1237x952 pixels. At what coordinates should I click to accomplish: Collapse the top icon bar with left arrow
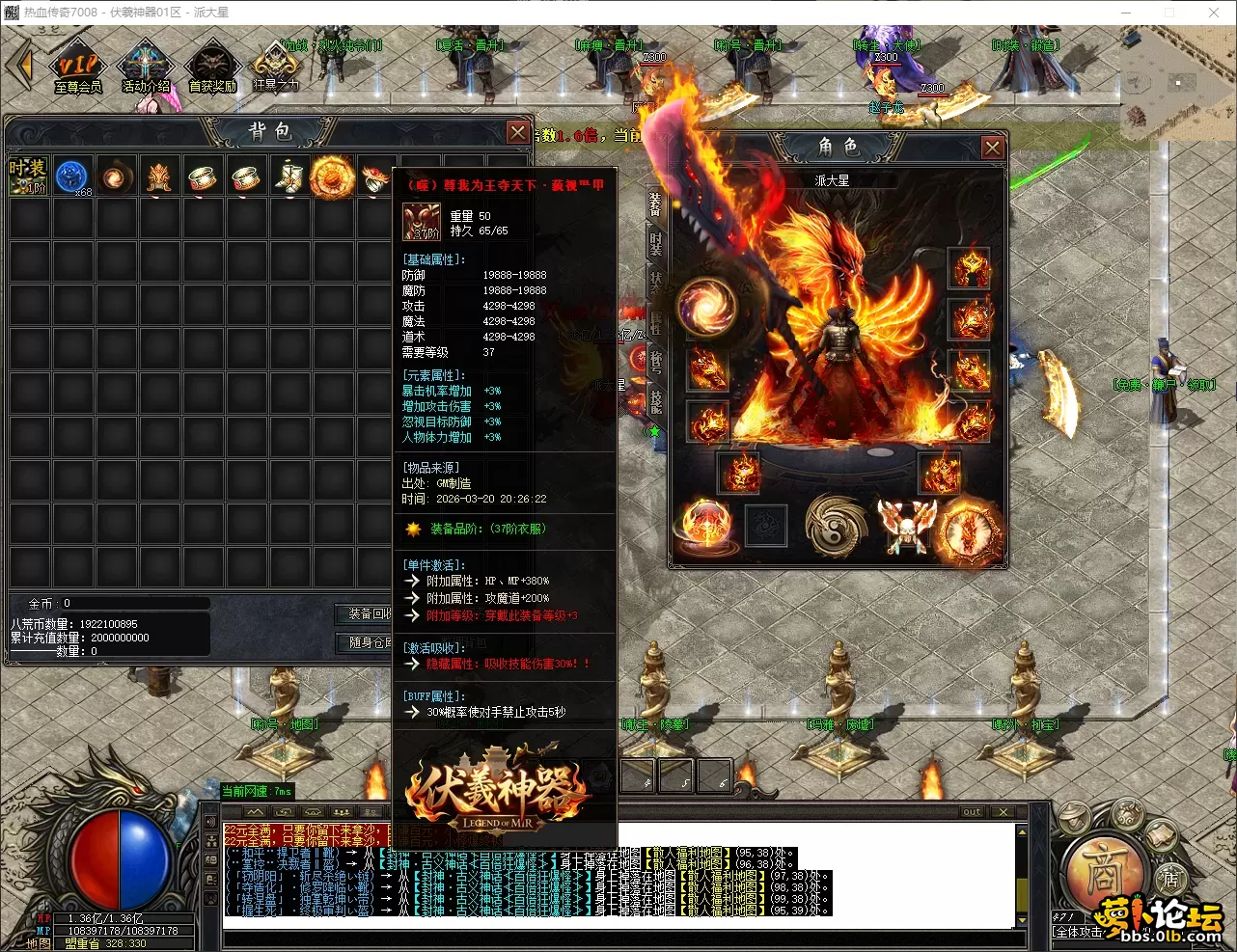point(20,66)
